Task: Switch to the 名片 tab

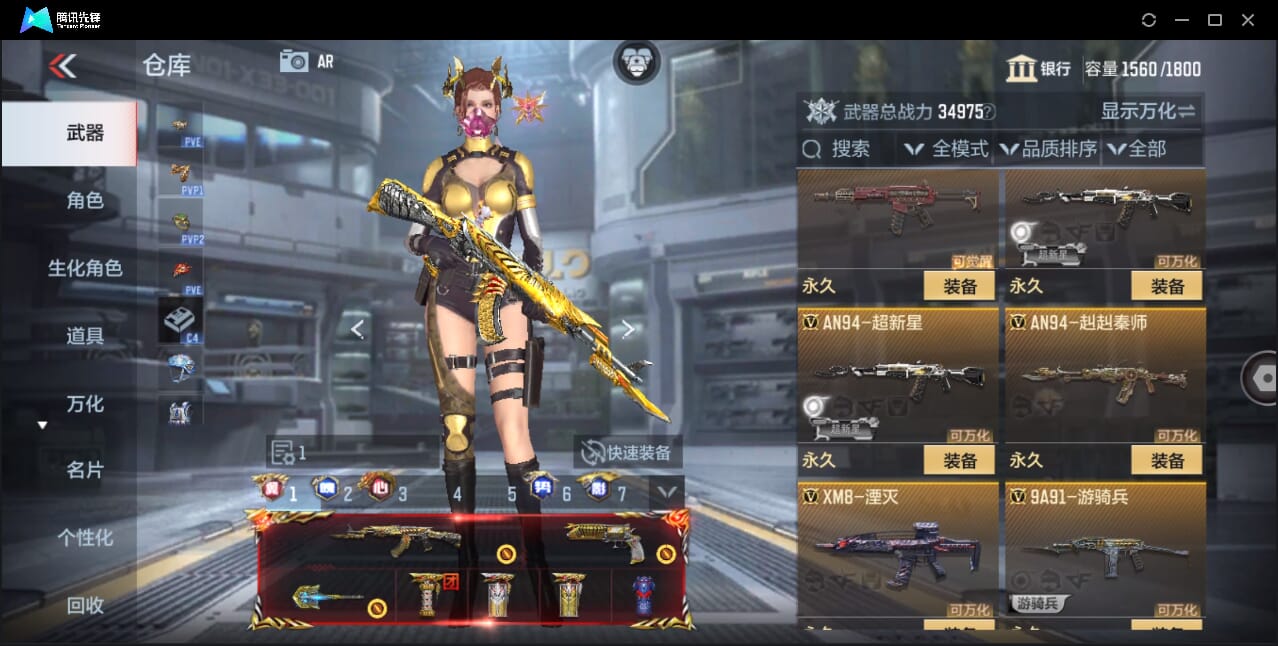Action: coord(85,470)
